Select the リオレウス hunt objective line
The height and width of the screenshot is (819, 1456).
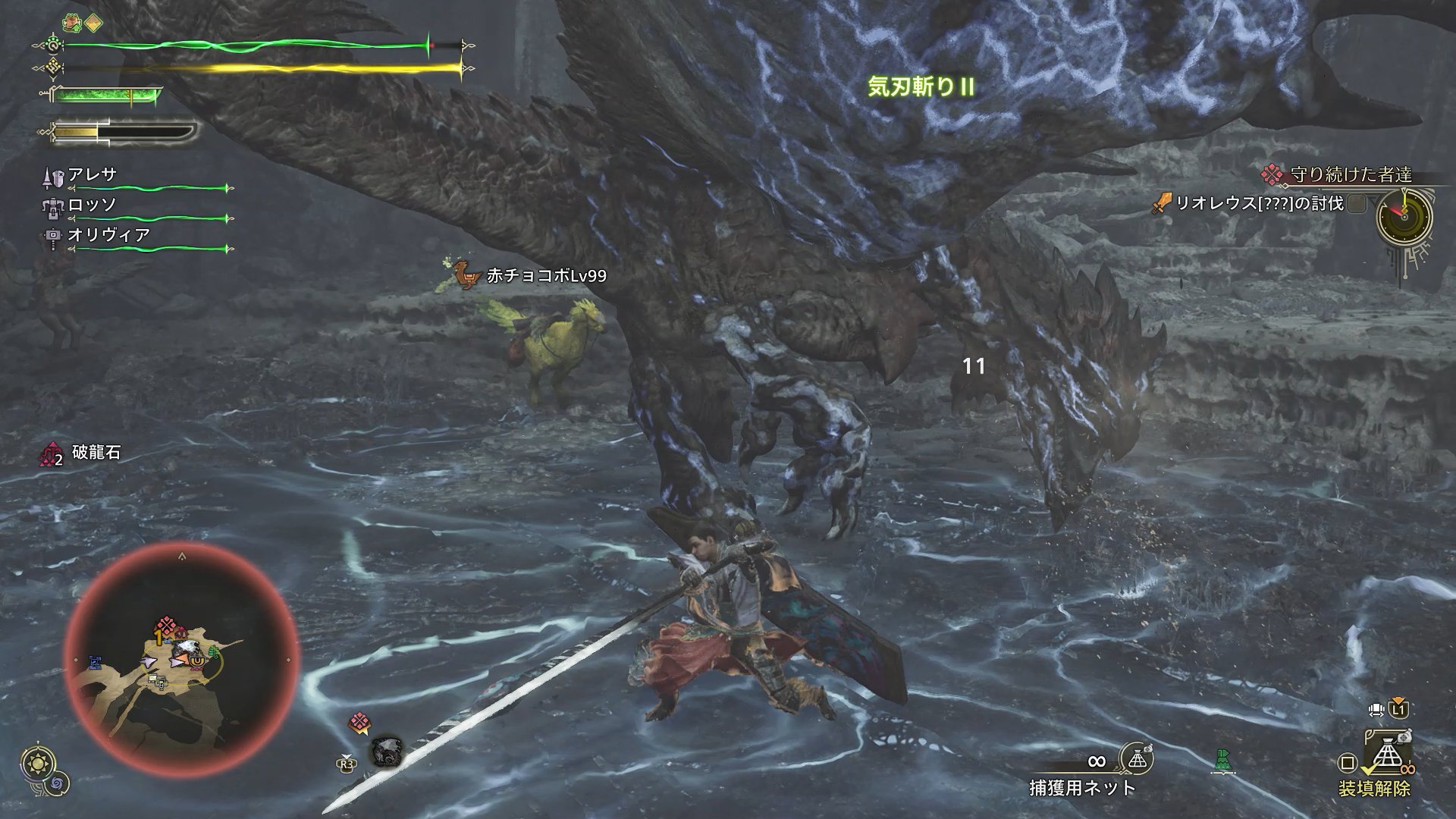click(1259, 203)
